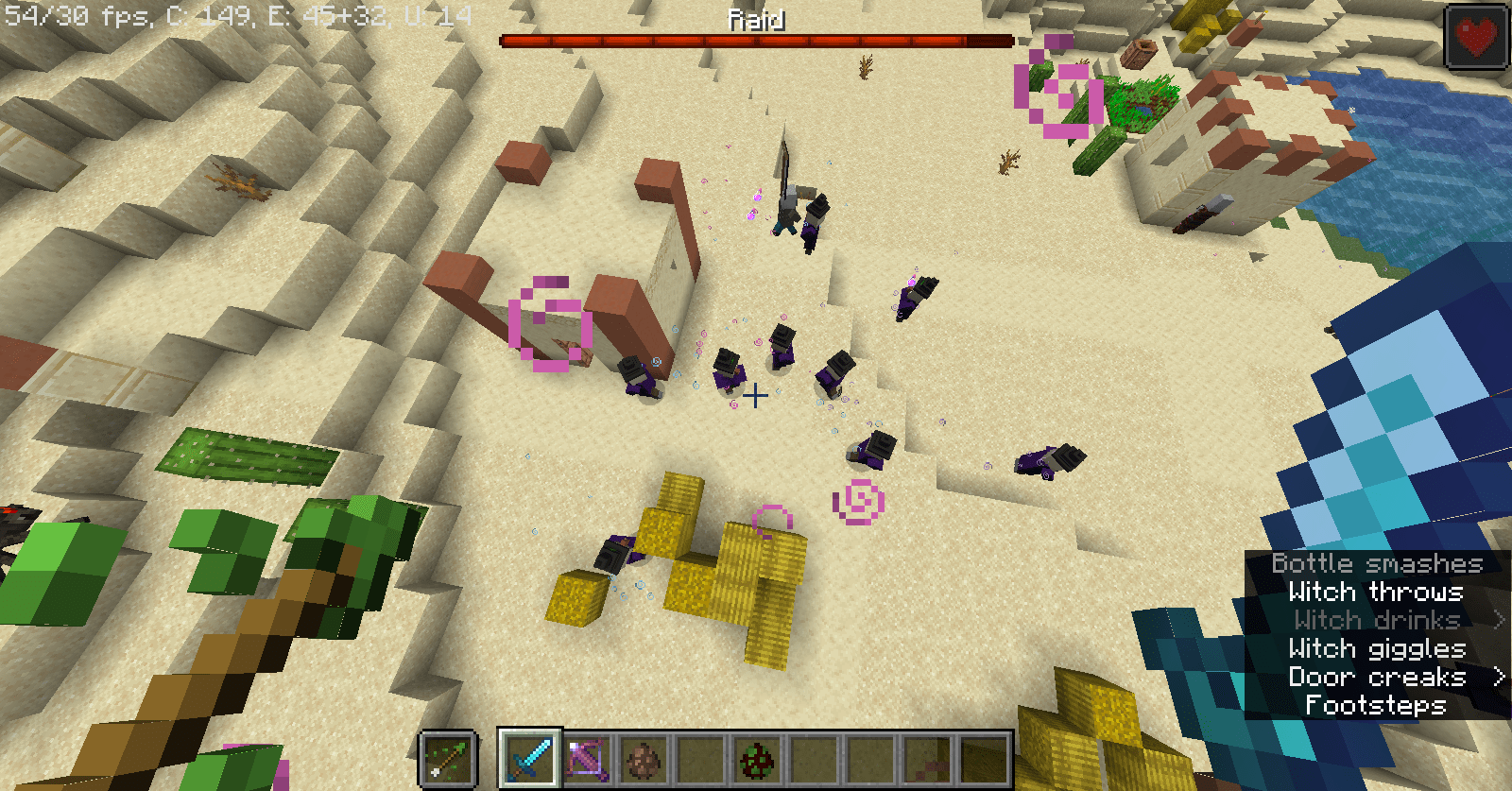Select the diamond sword in the hotbar
The image size is (1512, 791).
[x=529, y=757]
